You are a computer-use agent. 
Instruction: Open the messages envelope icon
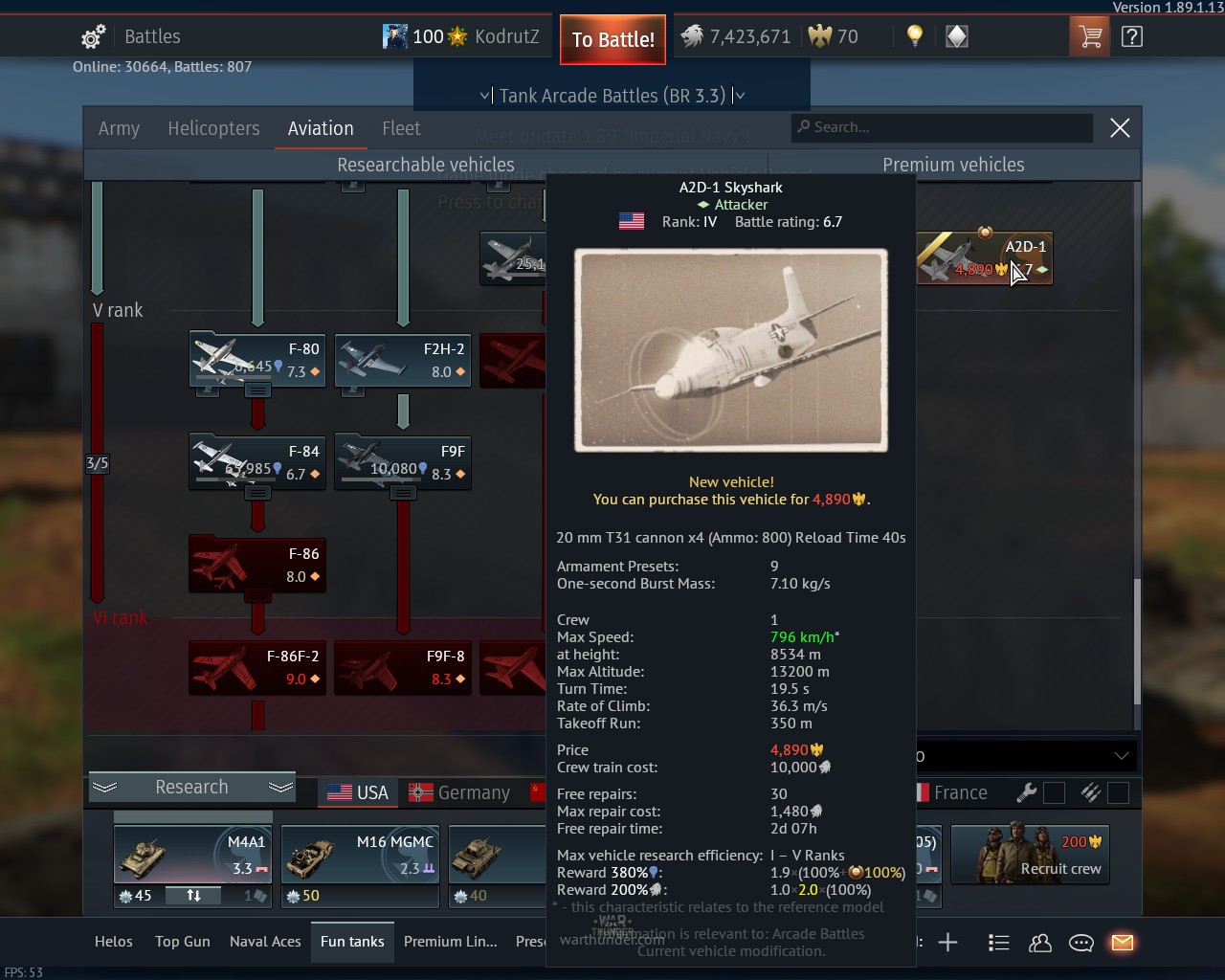coord(1123,943)
